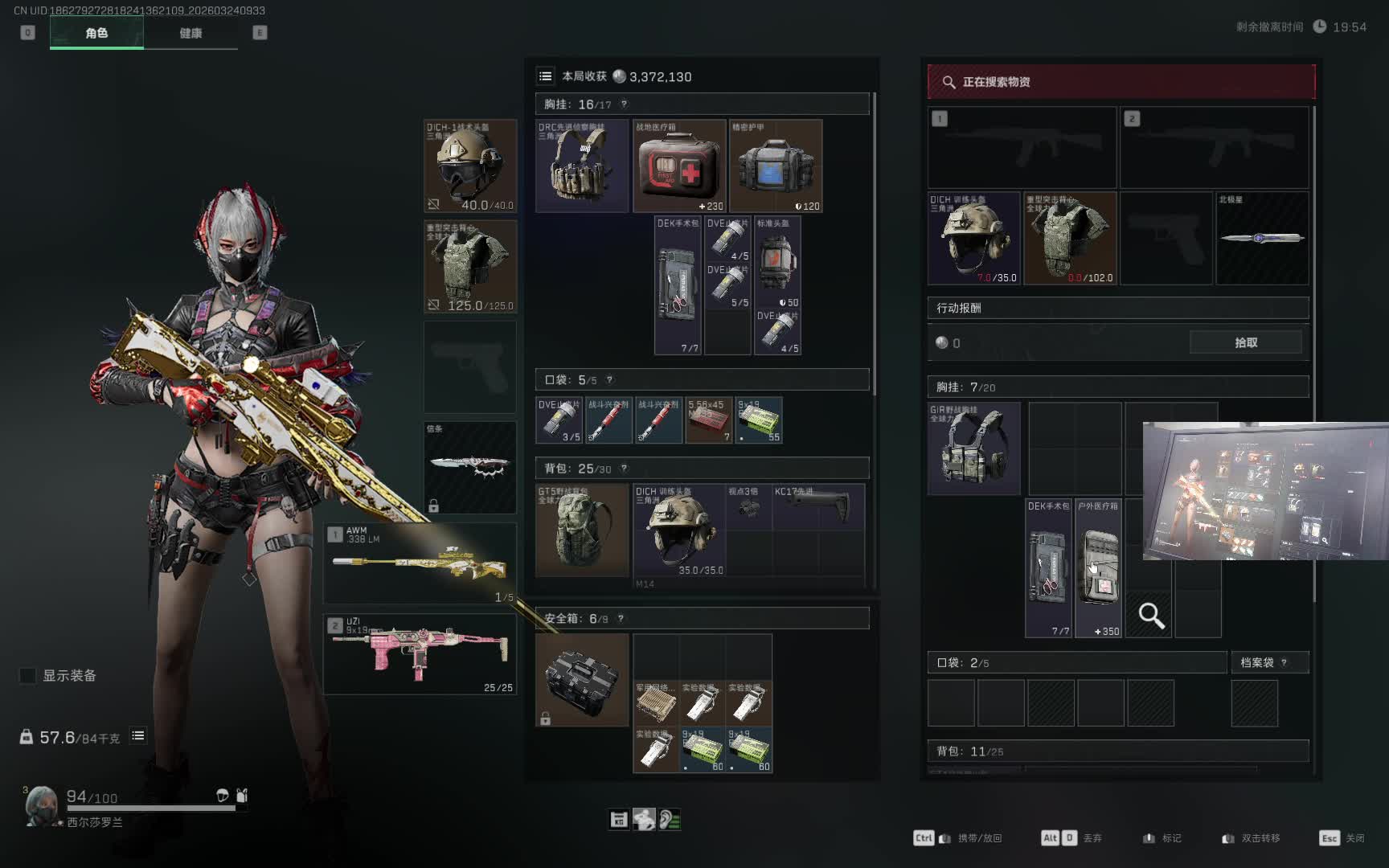Screen dimensions: 1389x868
Task: Select the 5.56x45 ammo box in pockets
Action: click(x=708, y=420)
